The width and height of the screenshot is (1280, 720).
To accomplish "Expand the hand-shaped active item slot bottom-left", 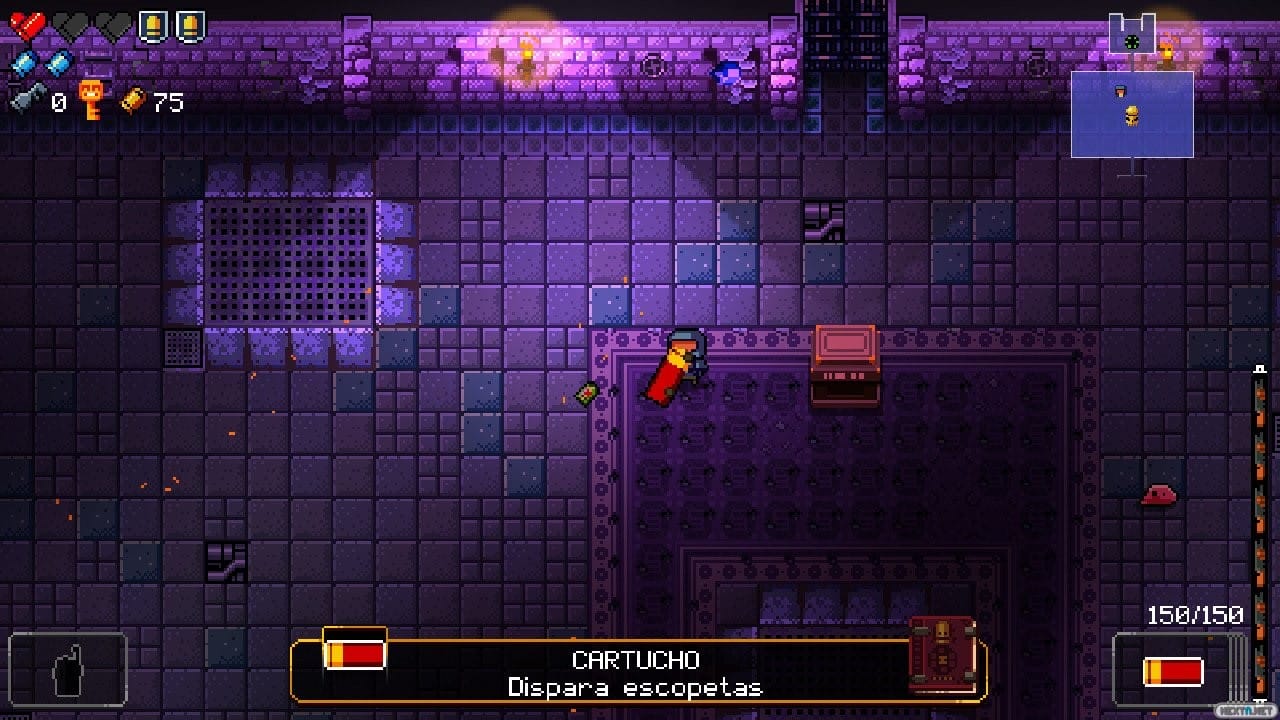I will 65,670.
